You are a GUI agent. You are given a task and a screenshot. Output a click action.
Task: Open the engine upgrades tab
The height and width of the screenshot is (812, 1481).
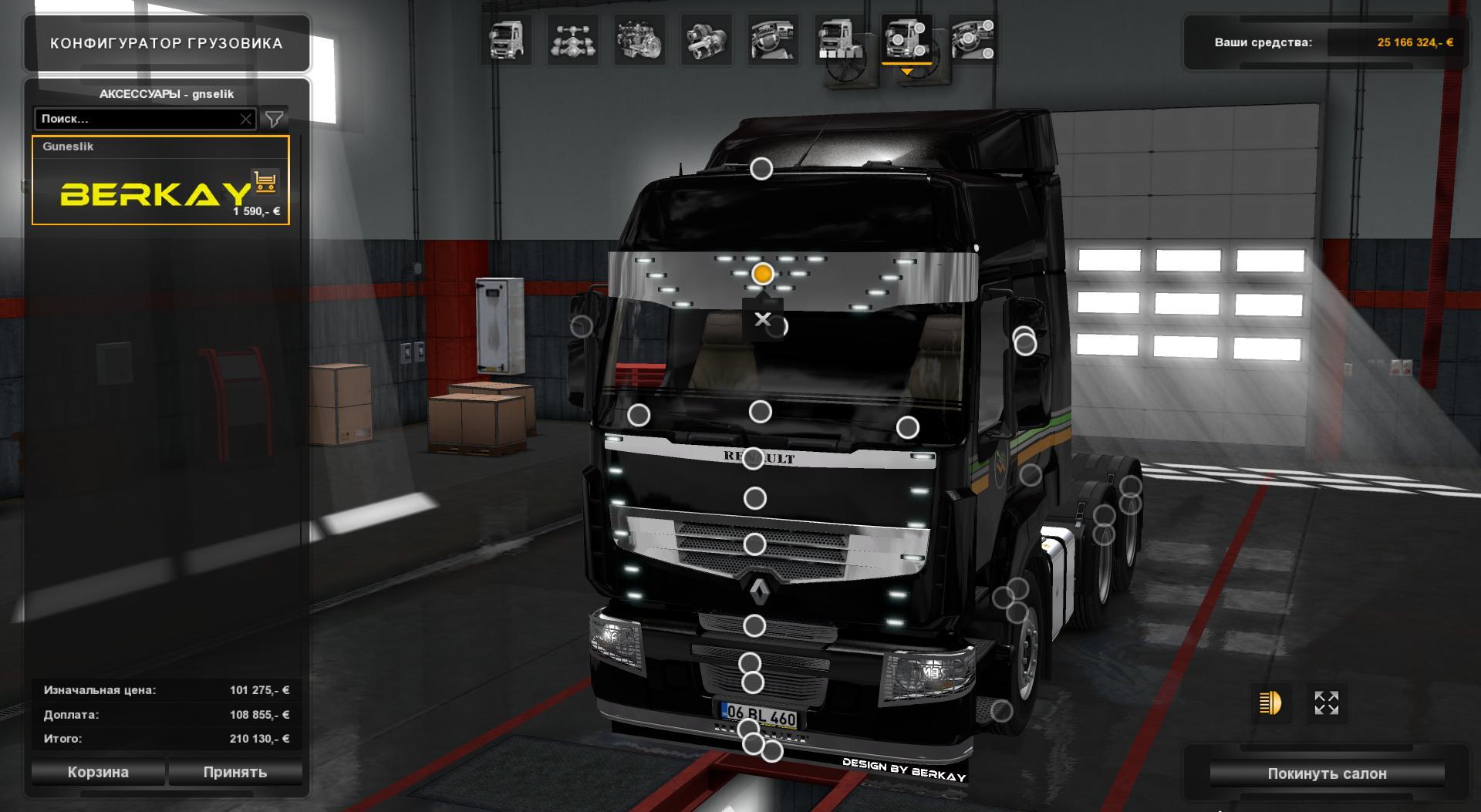click(639, 40)
